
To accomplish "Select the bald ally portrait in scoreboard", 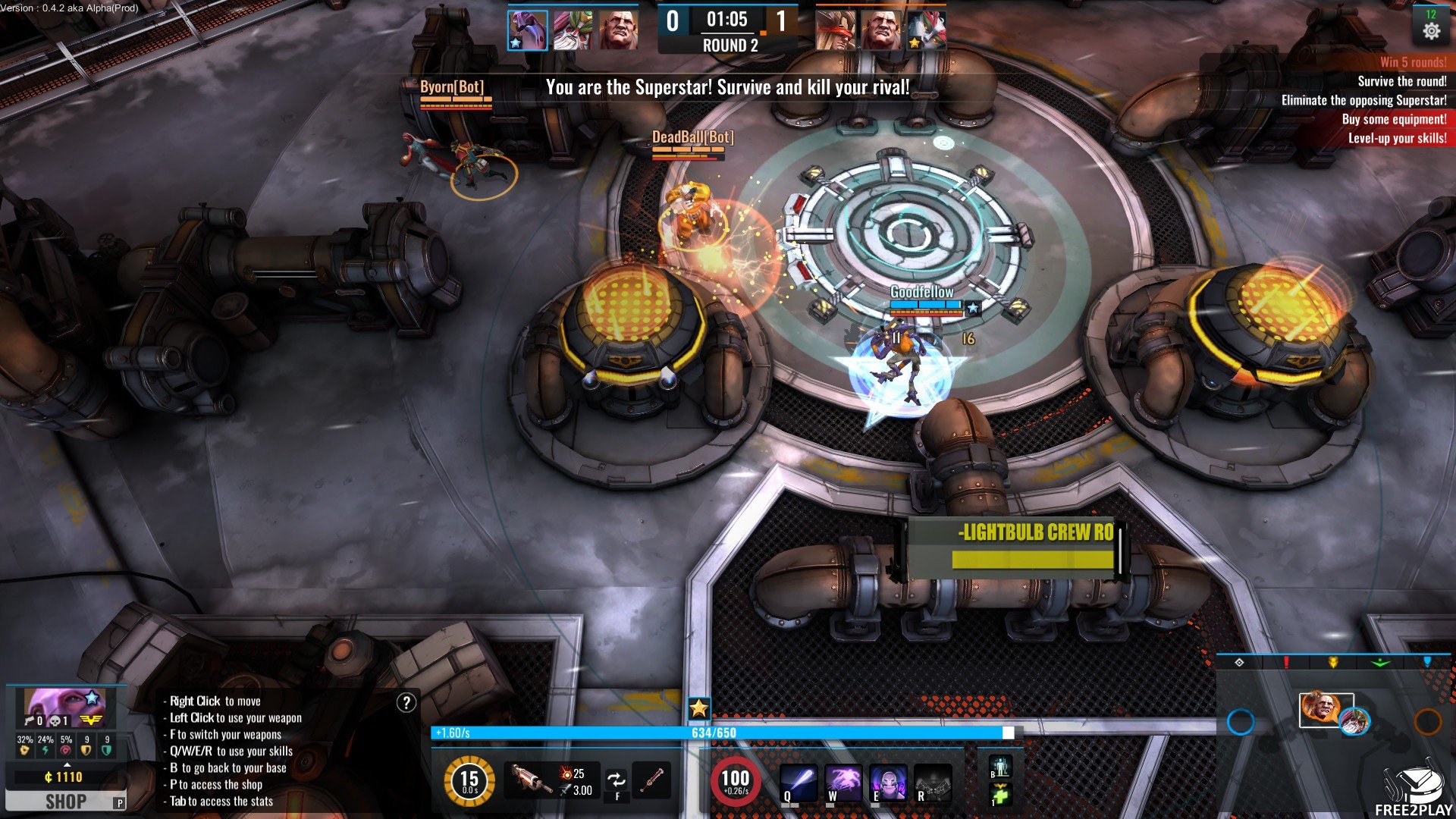I will coord(618,31).
